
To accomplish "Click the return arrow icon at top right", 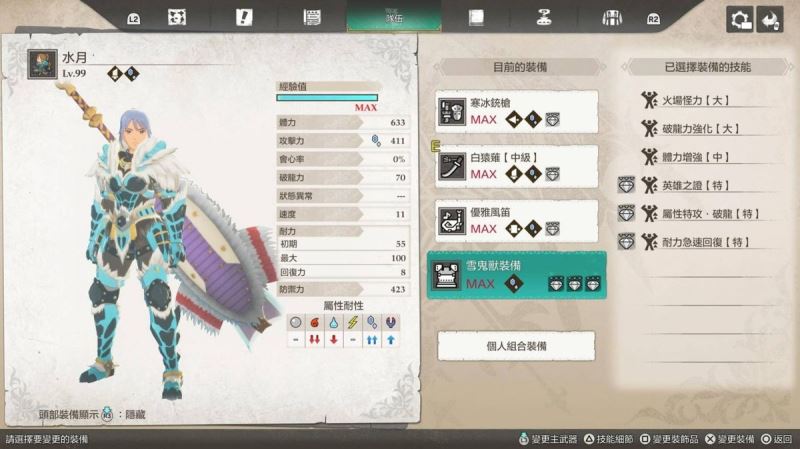I will click(770, 19).
